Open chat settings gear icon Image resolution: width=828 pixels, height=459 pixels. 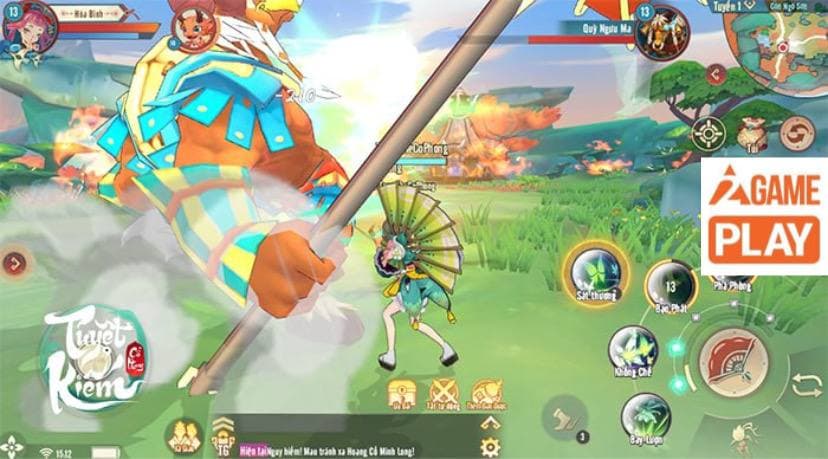point(489,446)
